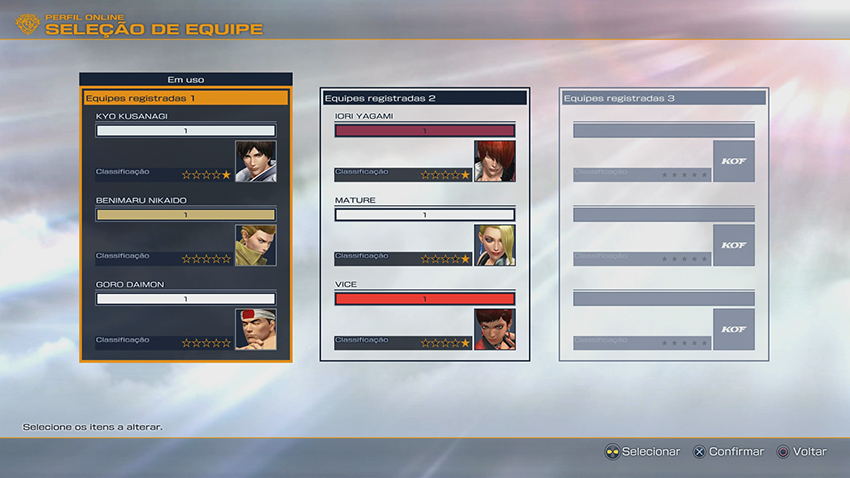Click Benimaru Nikaido's gold level bar
Screen dimensions: 850x478
(185, 214)
